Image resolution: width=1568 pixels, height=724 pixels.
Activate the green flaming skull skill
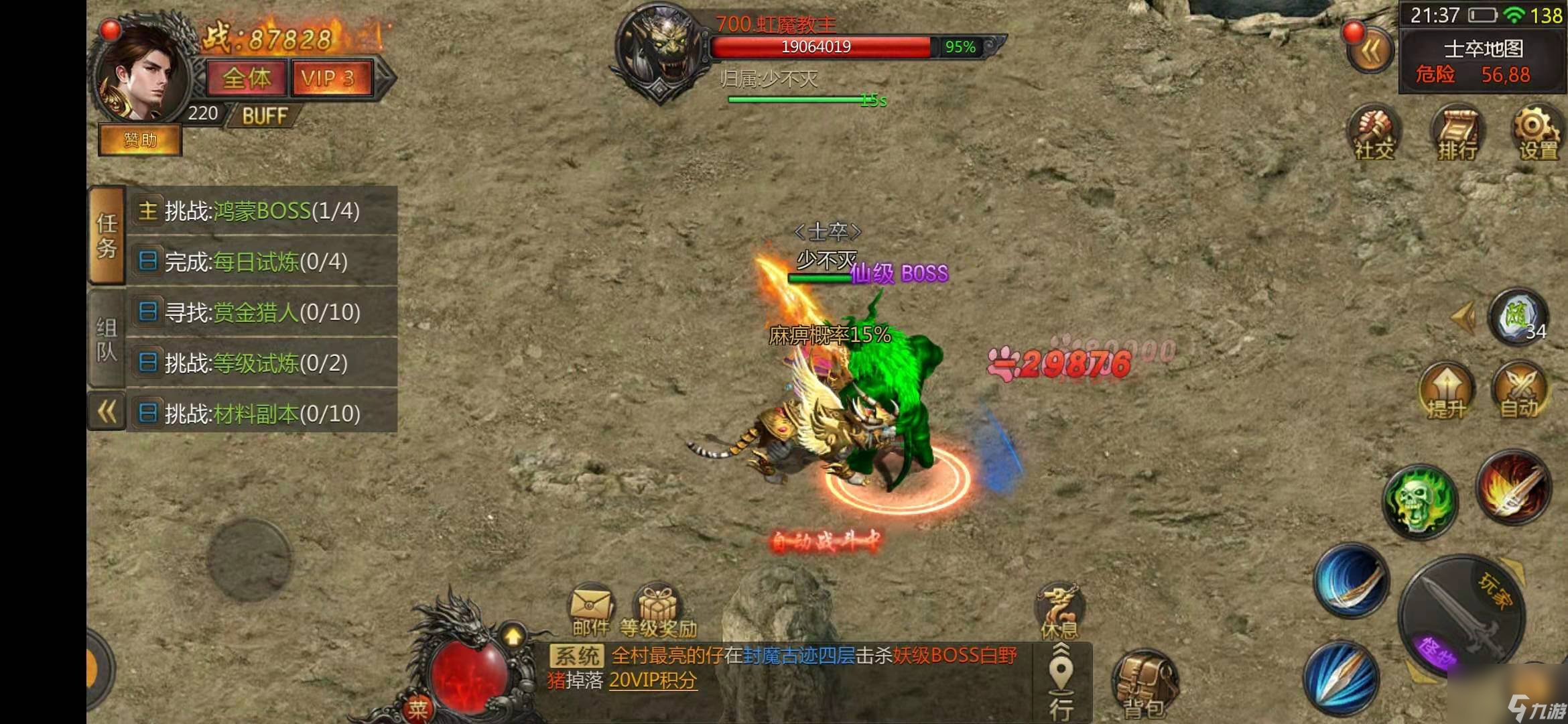1419,501
